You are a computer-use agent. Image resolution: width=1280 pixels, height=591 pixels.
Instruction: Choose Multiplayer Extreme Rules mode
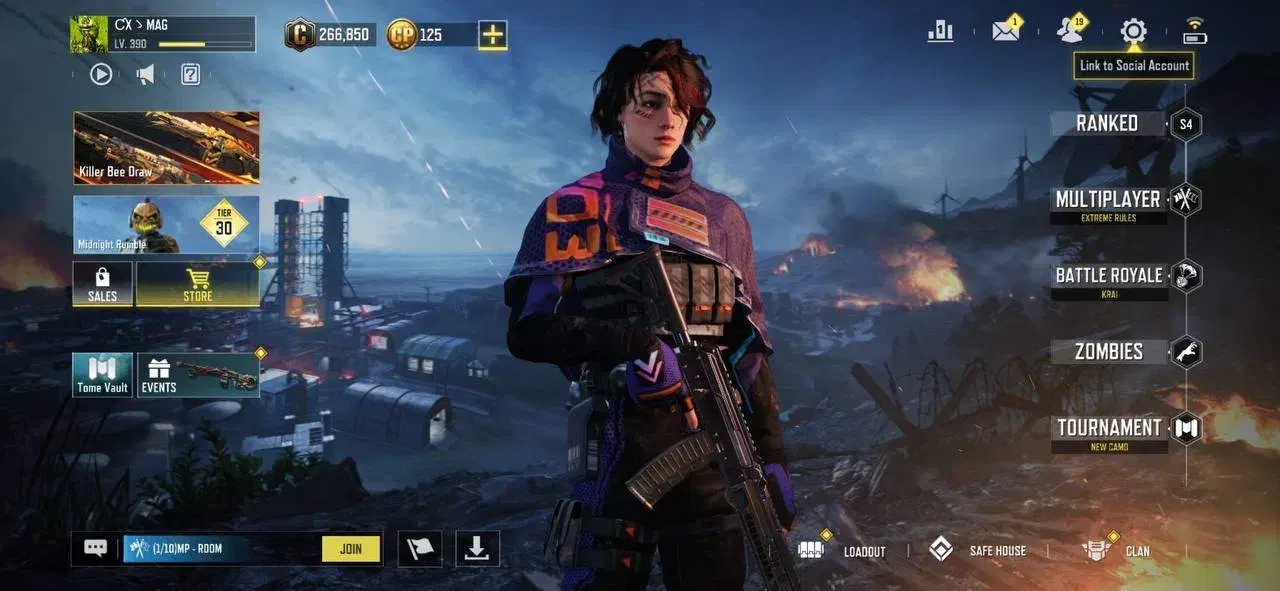[x=1108, y=203]
